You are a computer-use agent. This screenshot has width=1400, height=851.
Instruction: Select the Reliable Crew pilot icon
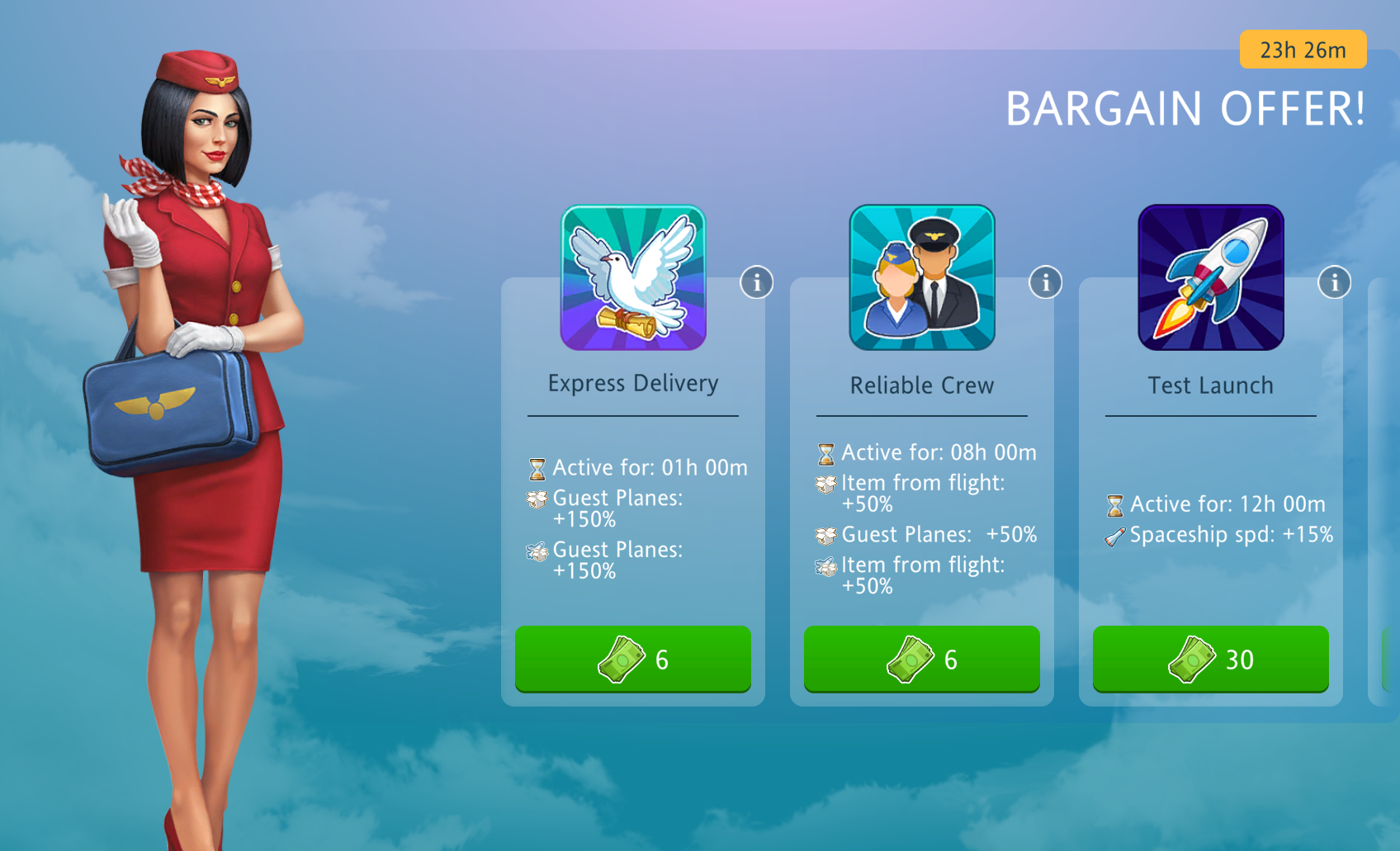[922, 277]
